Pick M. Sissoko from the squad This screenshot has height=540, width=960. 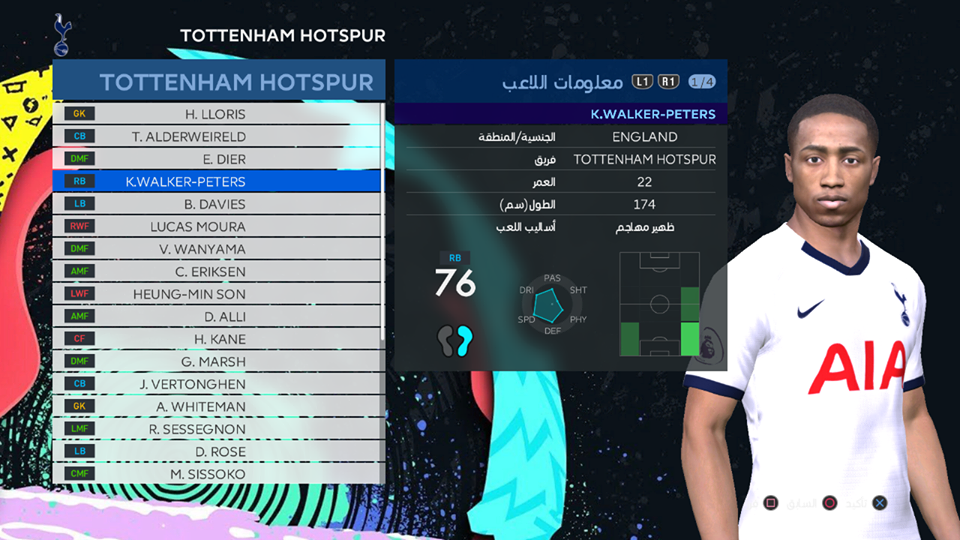pos(215,474)
